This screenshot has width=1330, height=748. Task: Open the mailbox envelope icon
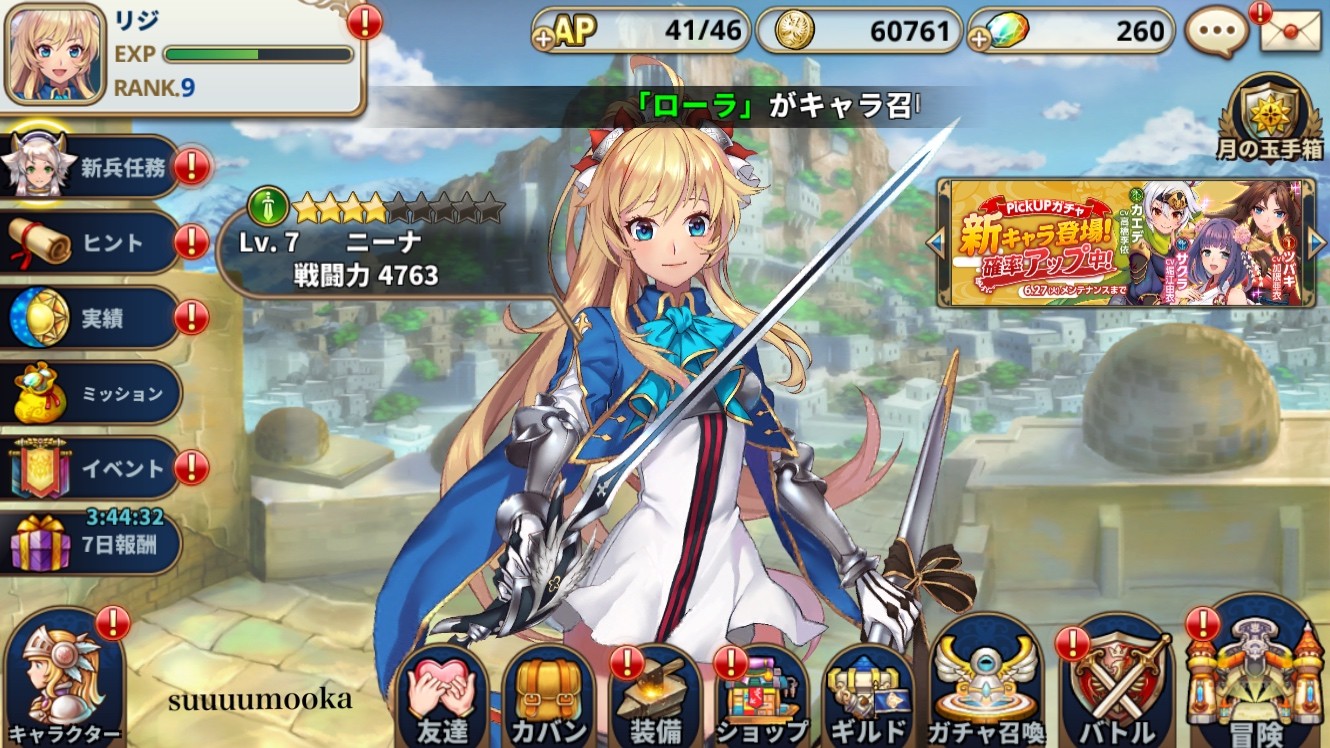1290,30
